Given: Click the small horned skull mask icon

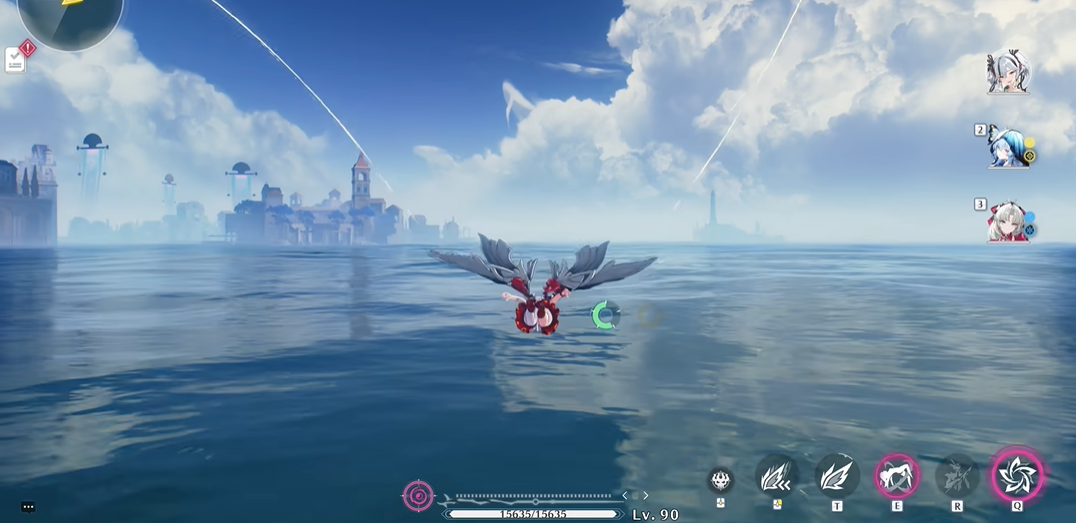Looking at the screenshot, I should pos(720,479).
